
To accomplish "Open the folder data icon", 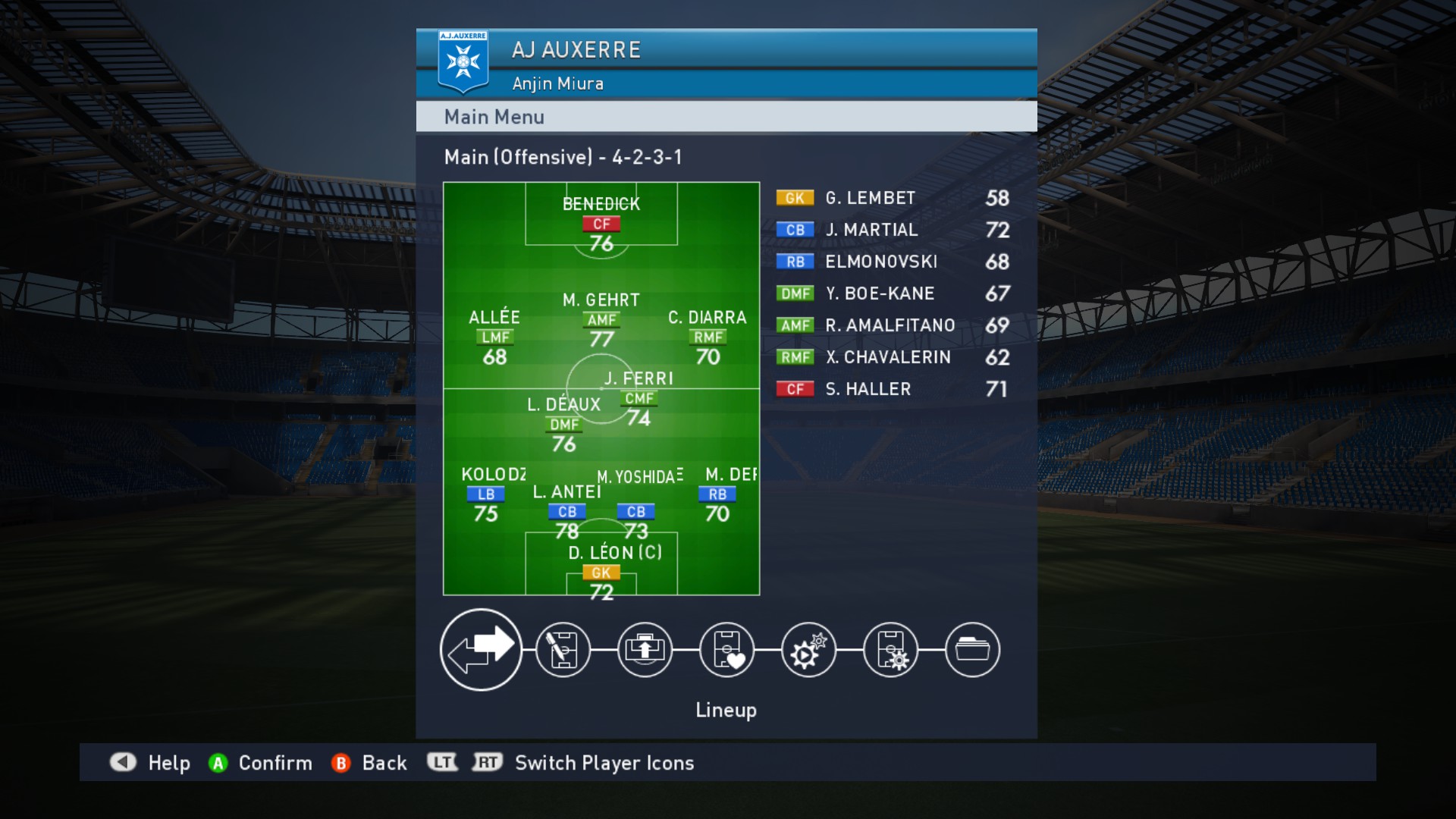I will (972, 650).
